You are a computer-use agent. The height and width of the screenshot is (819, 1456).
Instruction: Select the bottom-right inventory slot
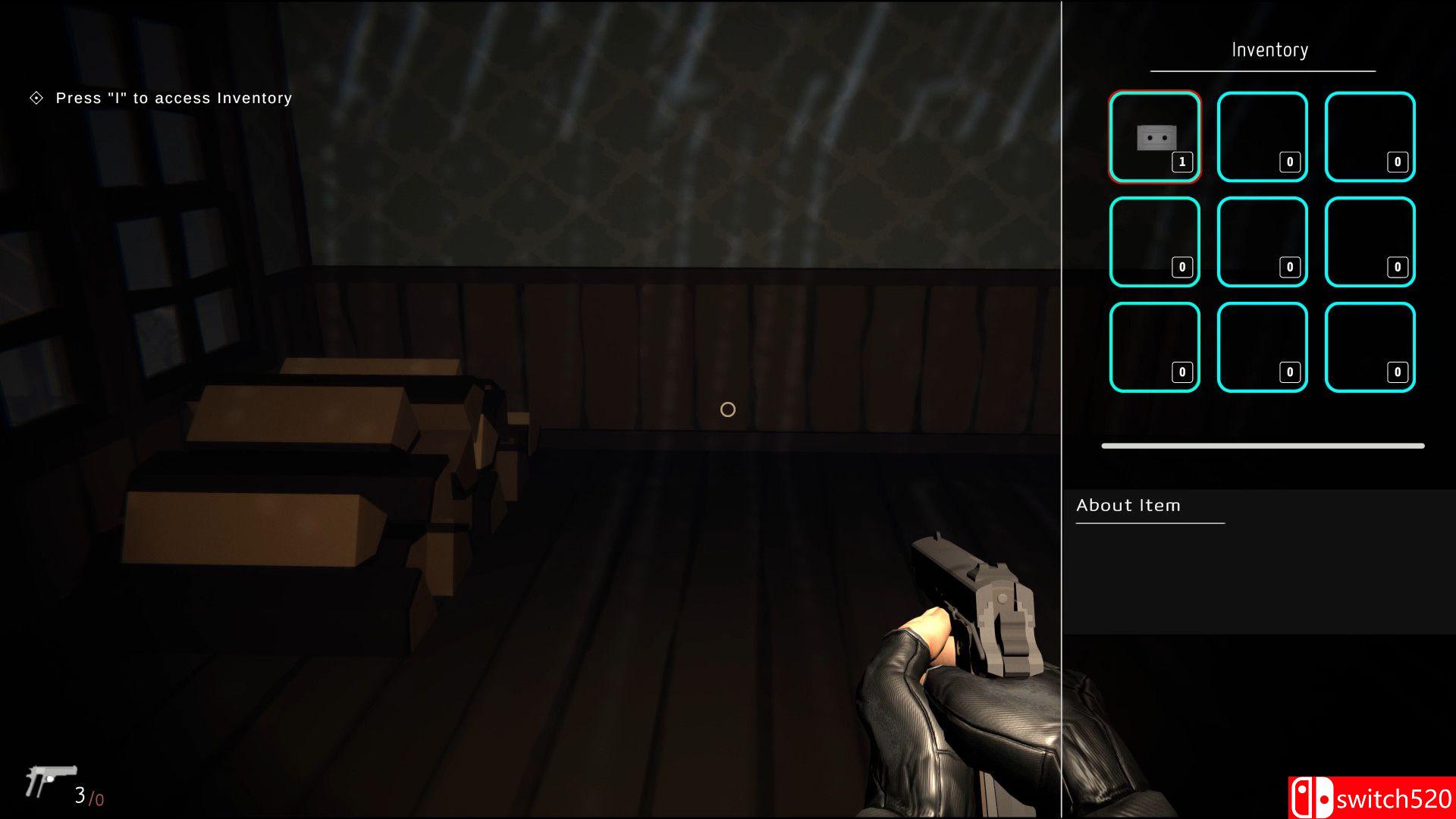(x=1368, y=346)
